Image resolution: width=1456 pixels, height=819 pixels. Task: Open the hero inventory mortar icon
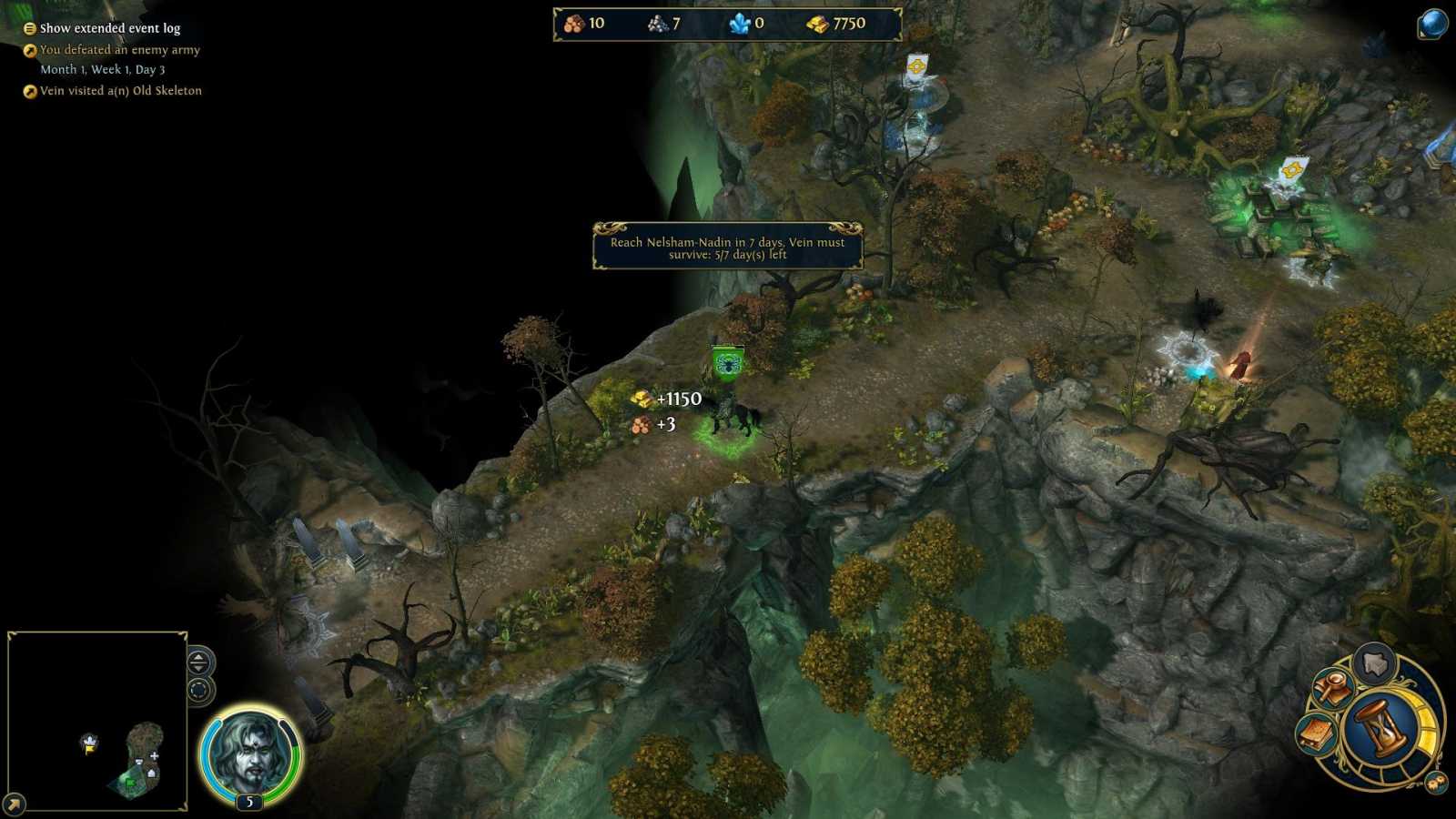tap(1332, 688)
